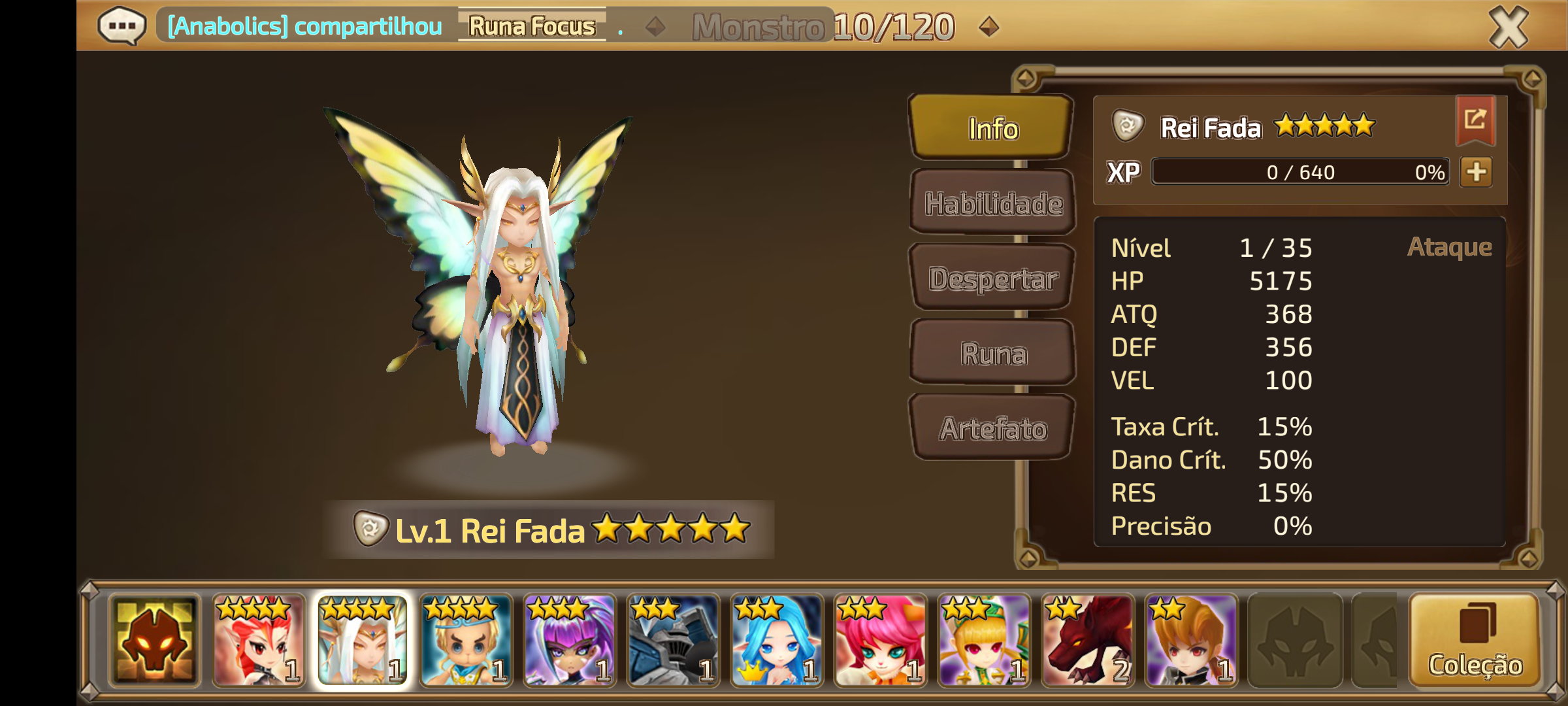The image size is (1568, 706).
Task: Open the Coleção button
Action: coord(1475,641)
